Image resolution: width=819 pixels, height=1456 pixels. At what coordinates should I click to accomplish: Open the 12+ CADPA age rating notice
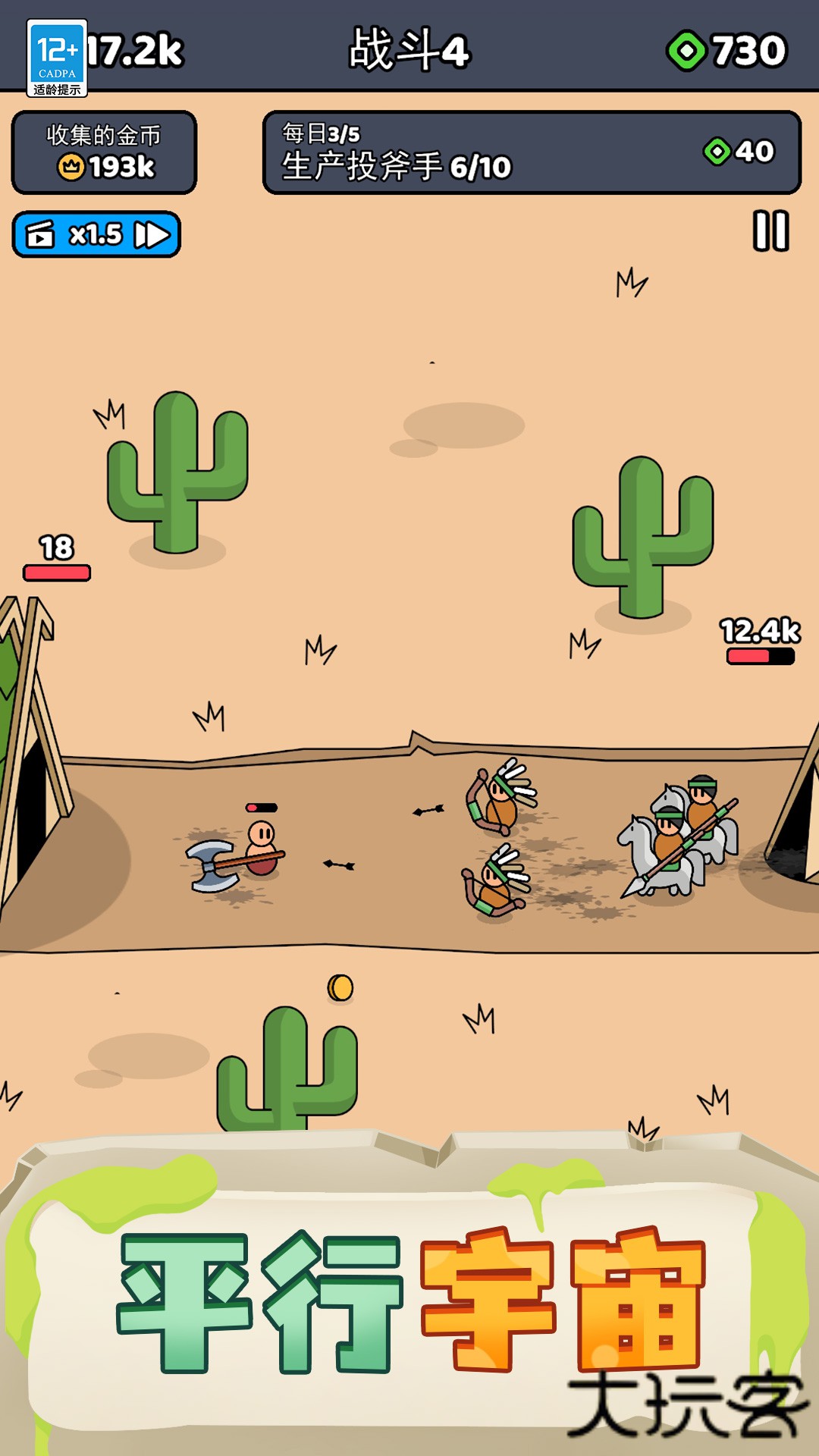tap(57, 58)
